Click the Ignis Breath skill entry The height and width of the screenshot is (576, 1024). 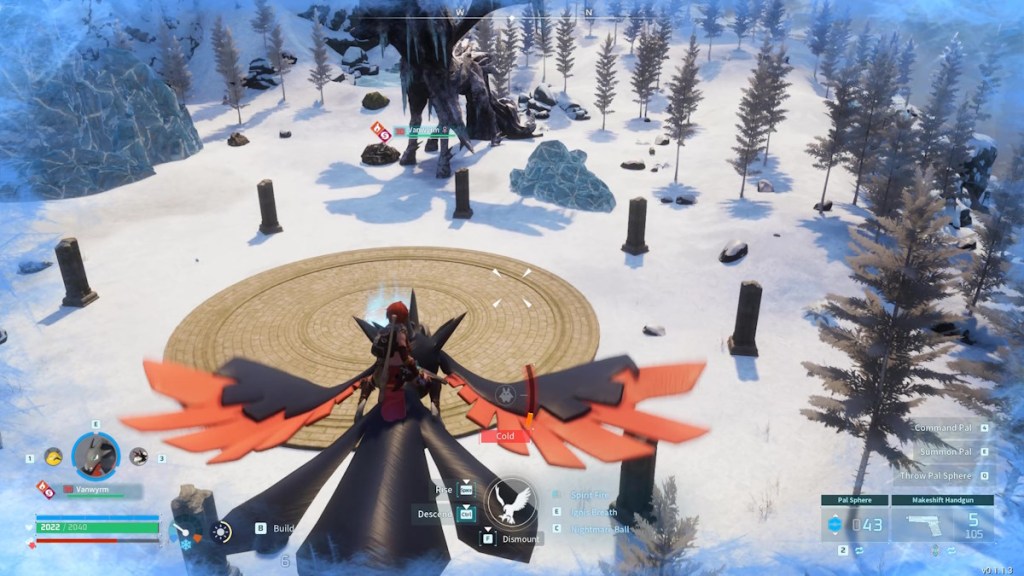[x=593, y=512]
